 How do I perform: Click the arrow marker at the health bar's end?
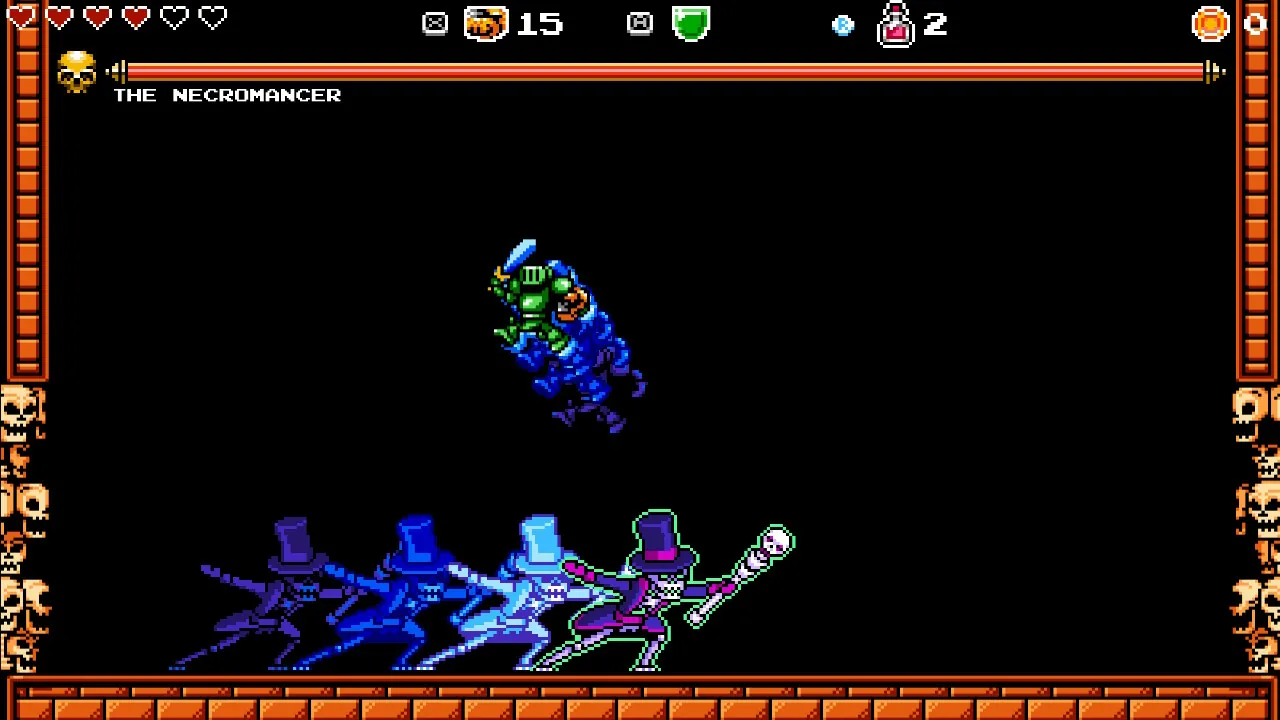click(1213, 70)
